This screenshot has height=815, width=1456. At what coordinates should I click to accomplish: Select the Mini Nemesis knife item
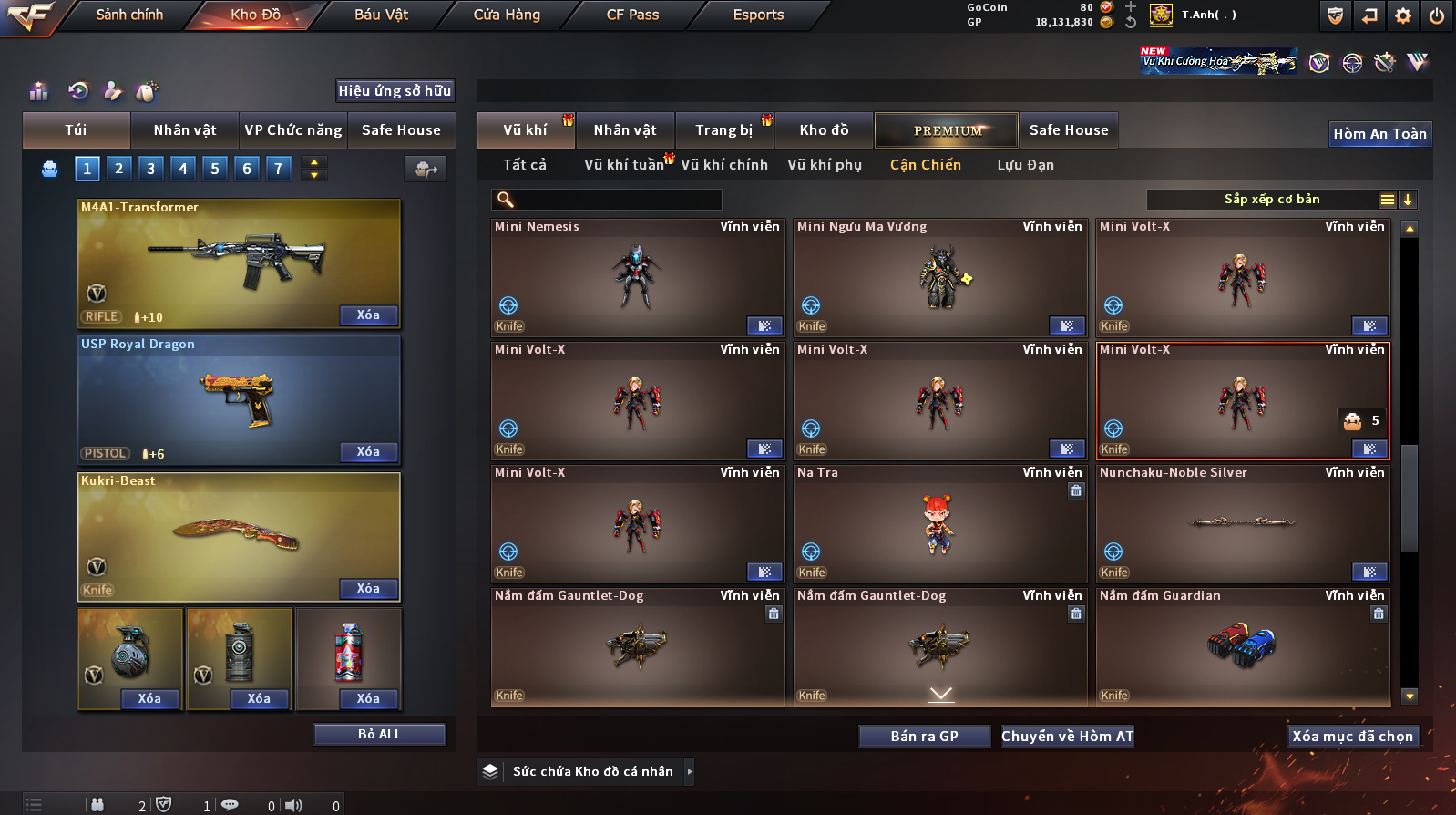click(637, 278)
